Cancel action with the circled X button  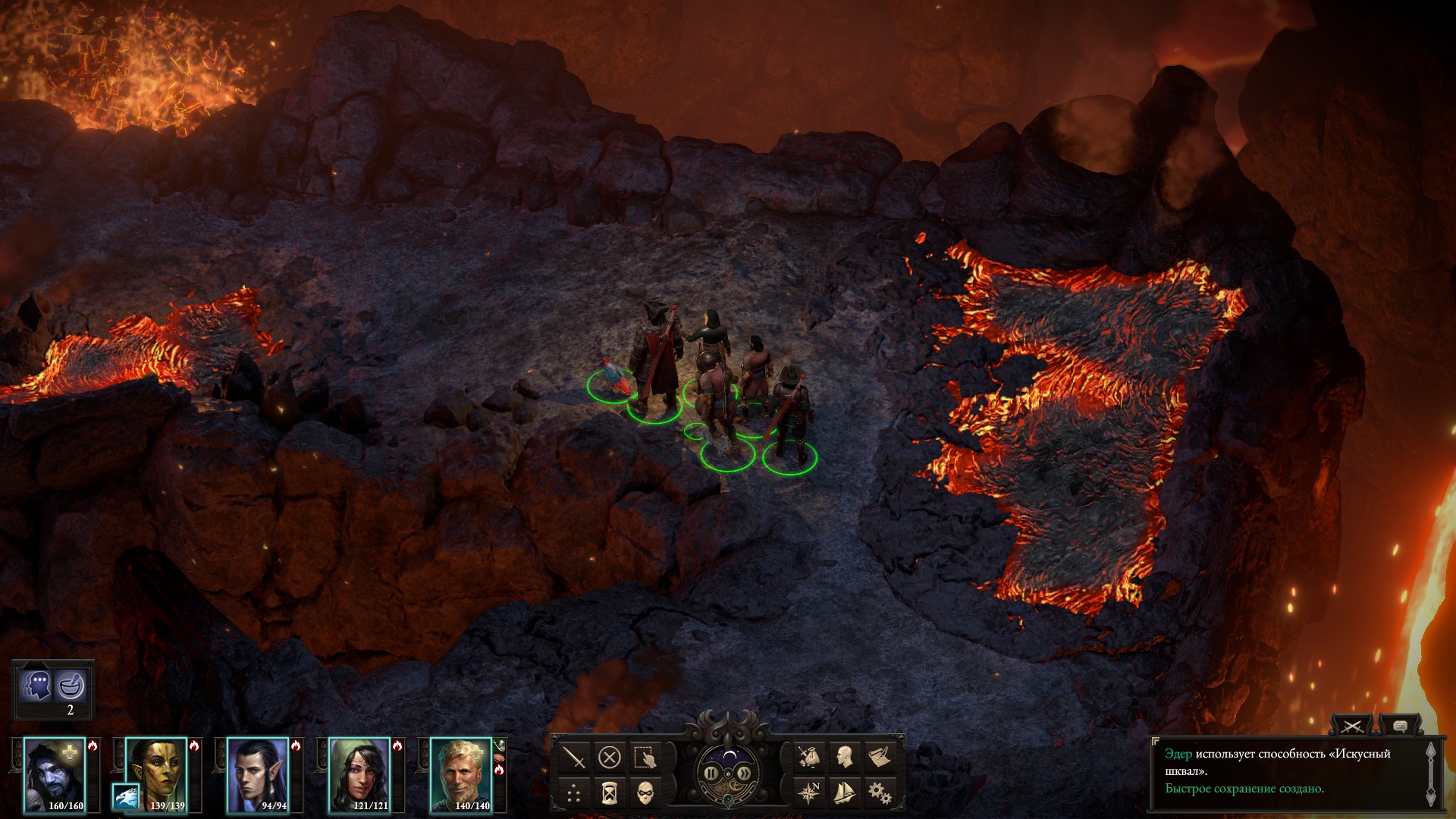(x=610, y=758)
